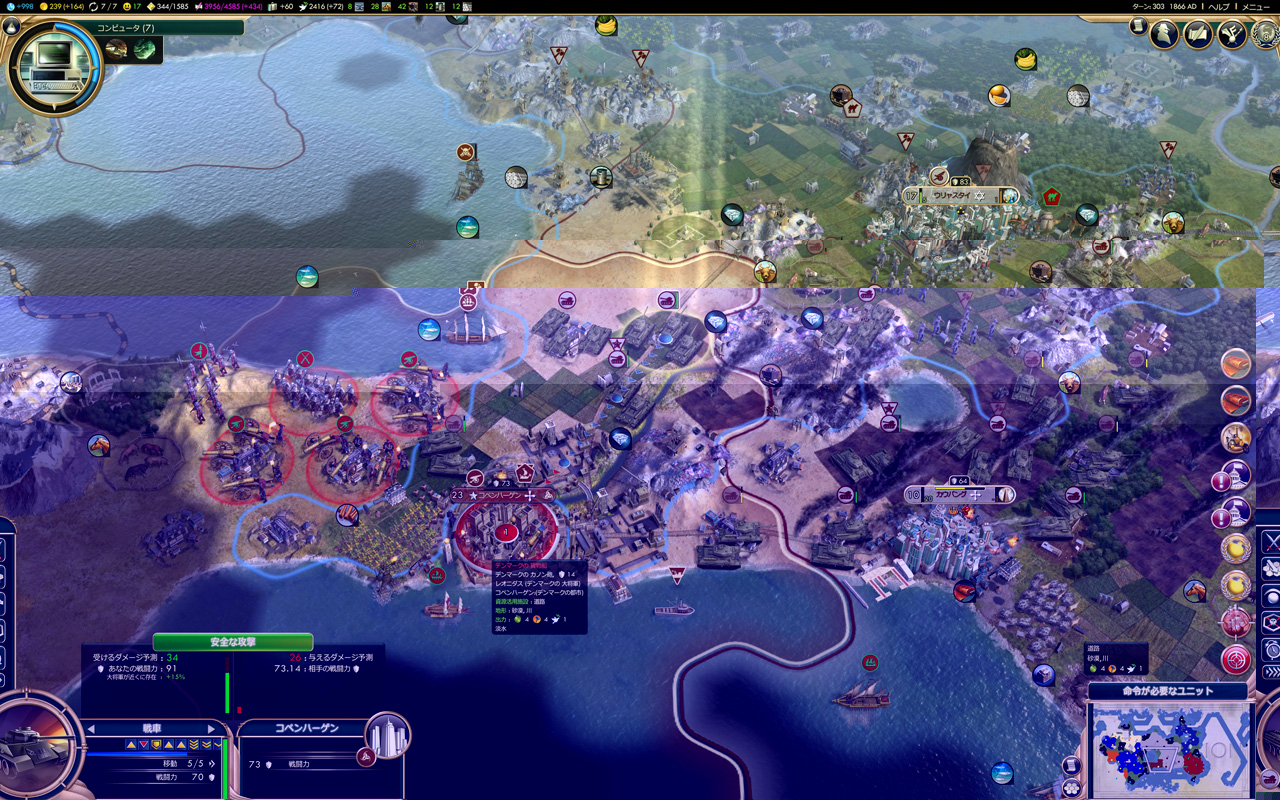Open the World Congress laurel icon
Image resolution: width=1280 pixels, height=800 pixels.
click(1264, 34)
